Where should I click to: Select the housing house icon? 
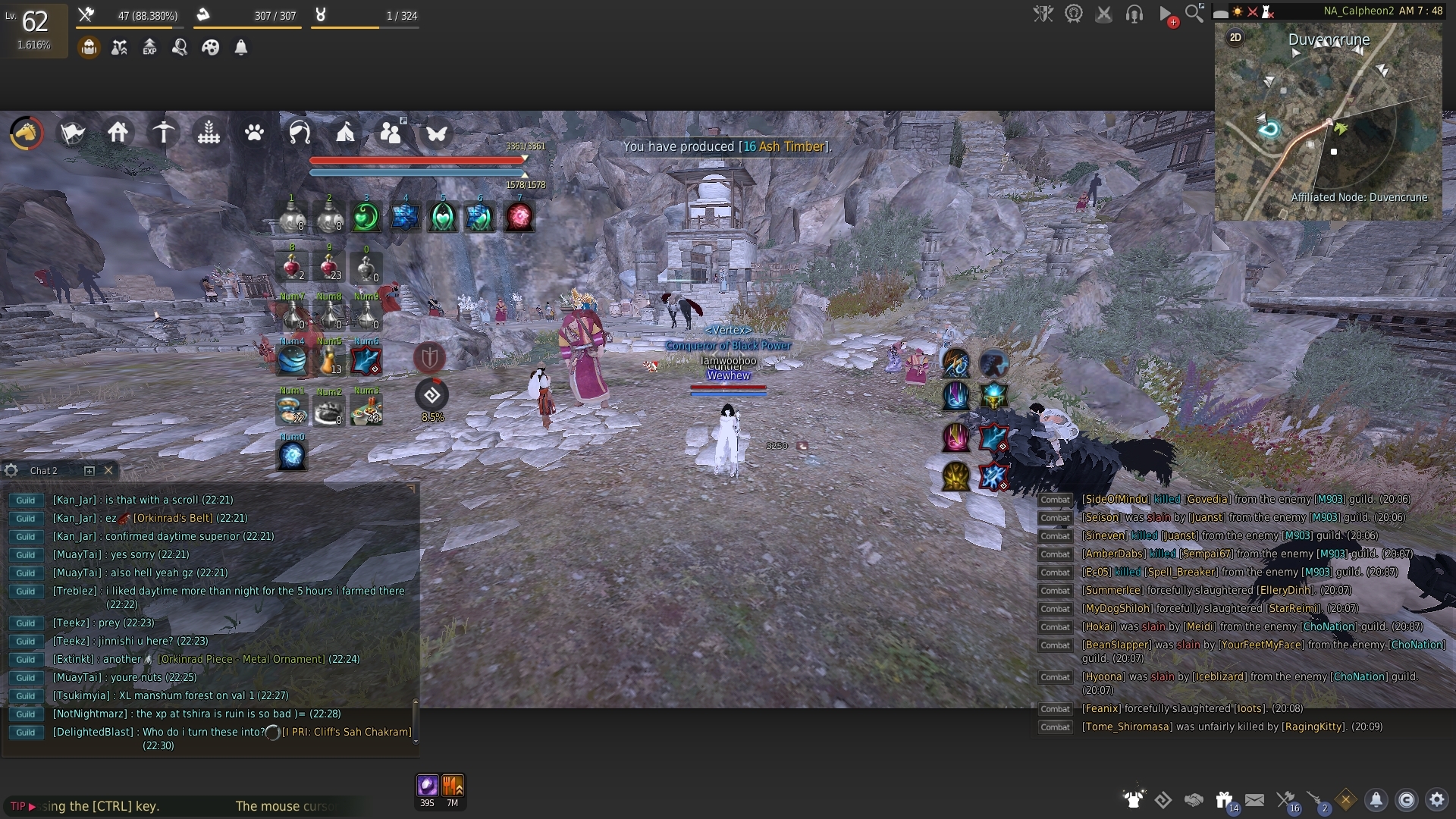pyautogui.click(x=118, y=133)
